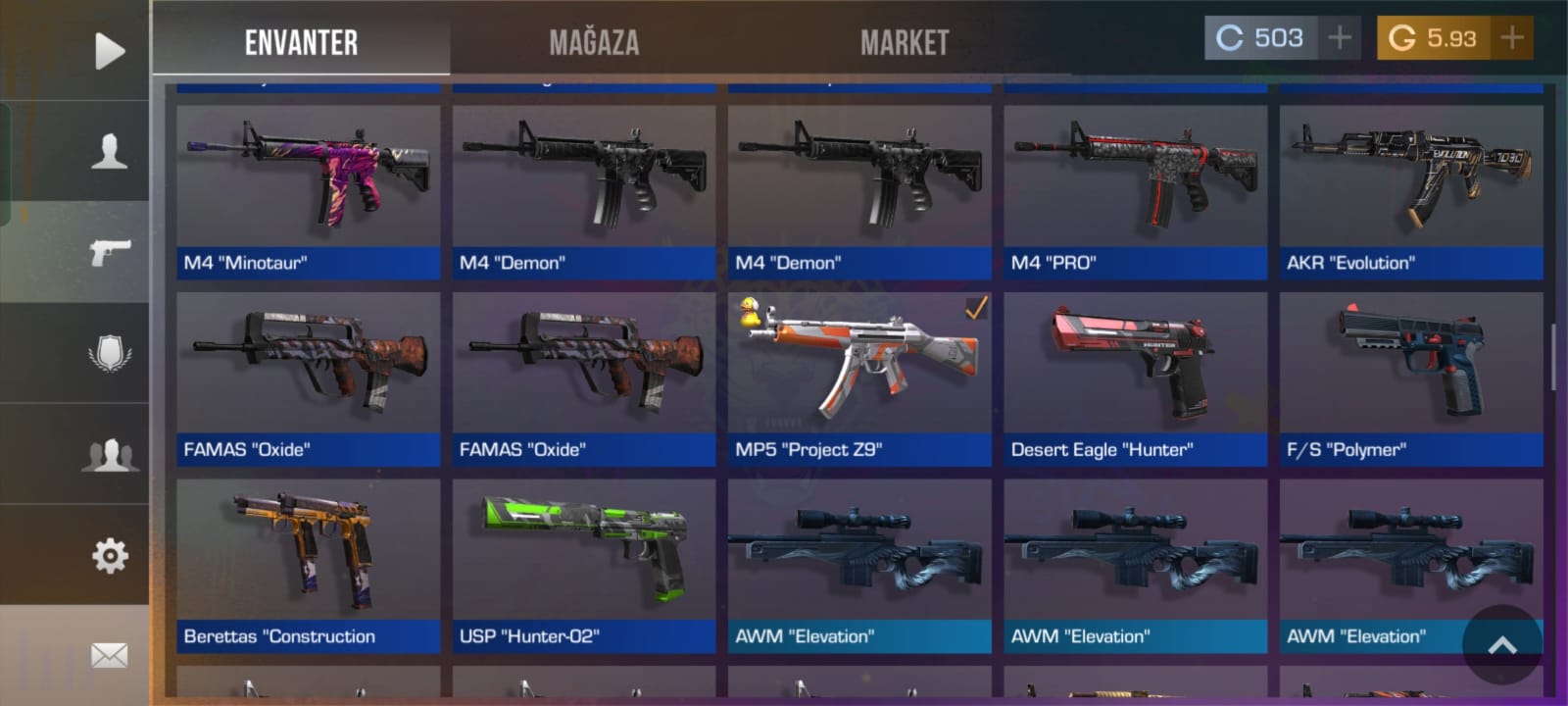Tap the play arrow in sidebar
This screenshot has width=1568, height=706.
tap(109, 51)
